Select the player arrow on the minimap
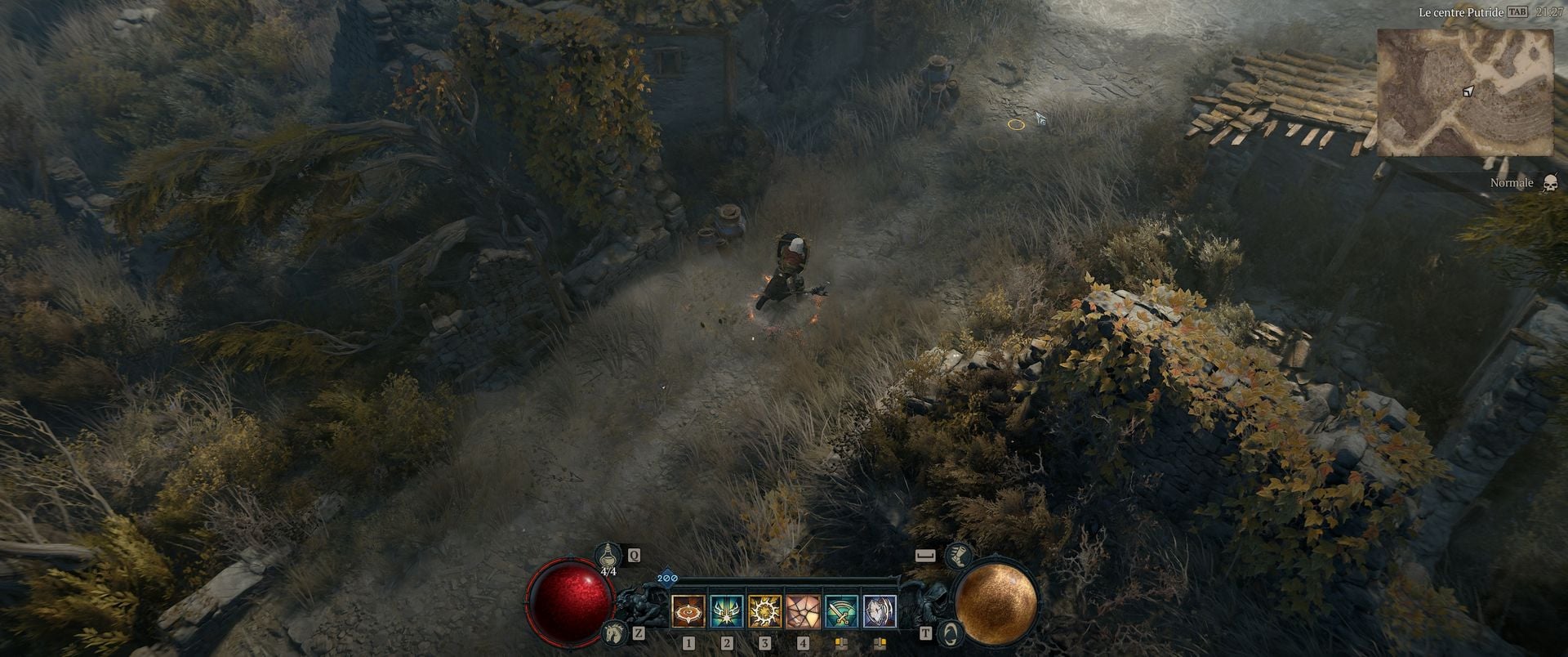This screenshot has width=1568, height=657. pyautogui.click(x=1470, y=92)
